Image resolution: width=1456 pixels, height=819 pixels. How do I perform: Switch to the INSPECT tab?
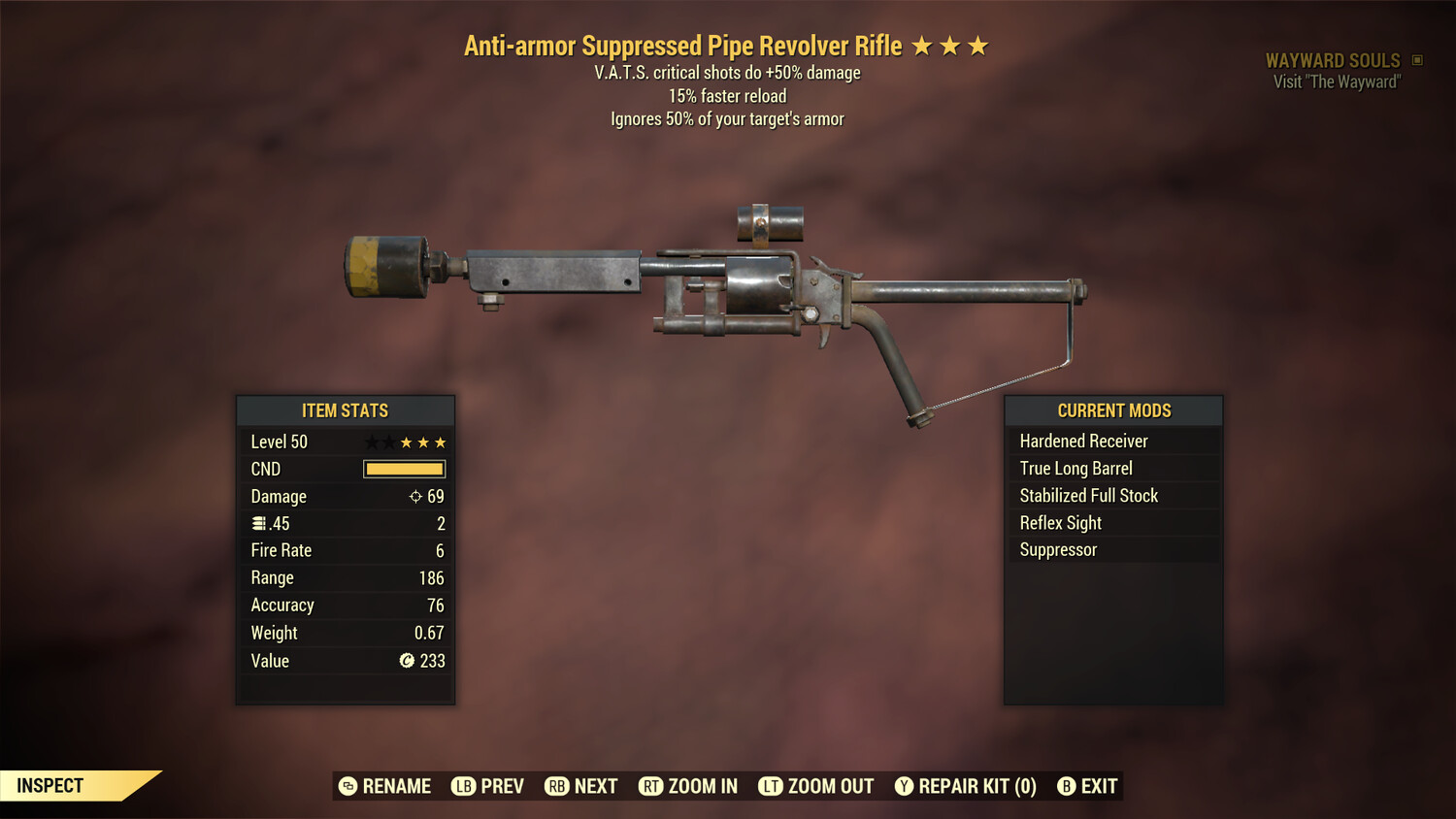[x=50, y=785]
